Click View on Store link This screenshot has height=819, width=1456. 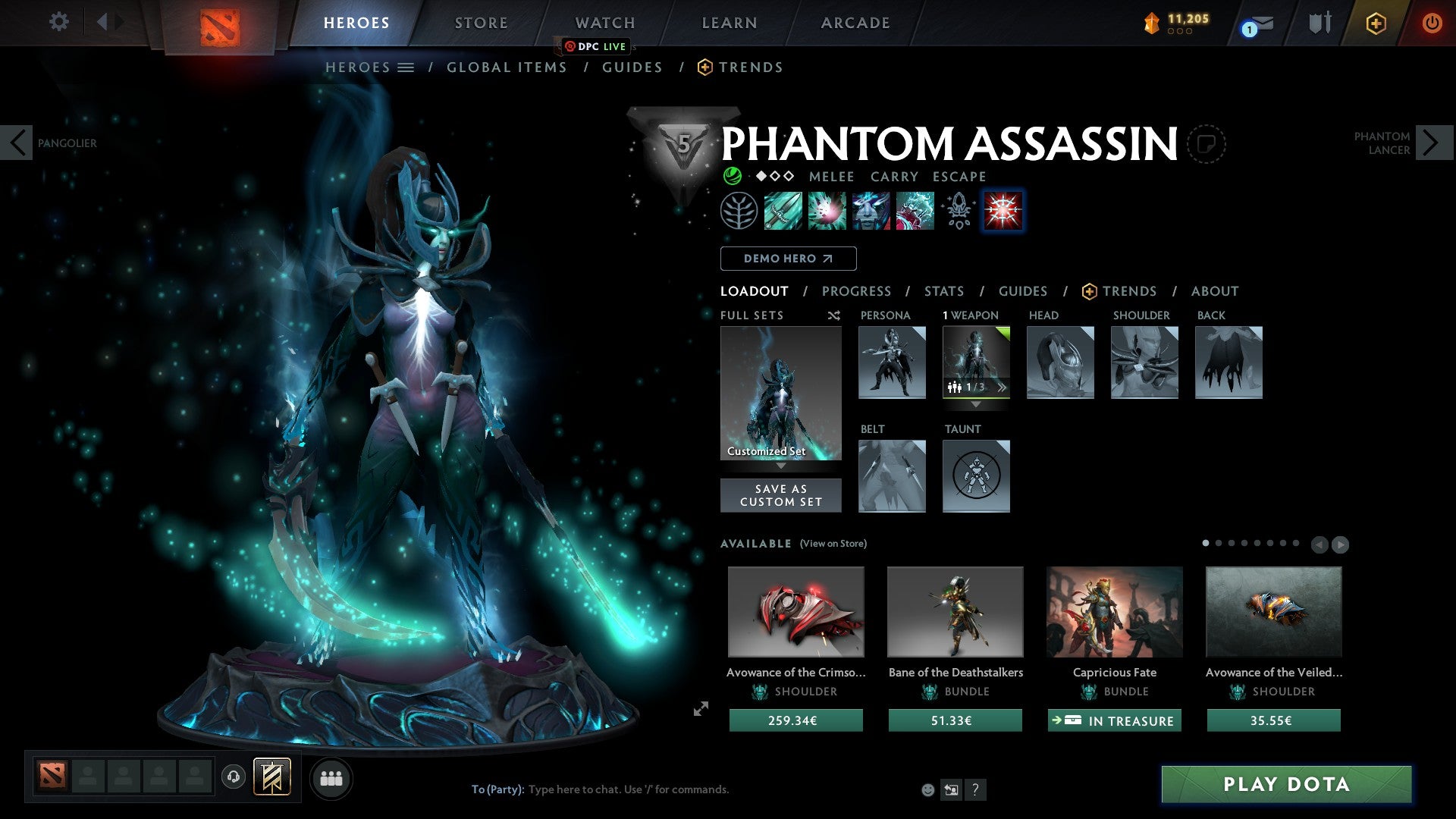point(833,544)
